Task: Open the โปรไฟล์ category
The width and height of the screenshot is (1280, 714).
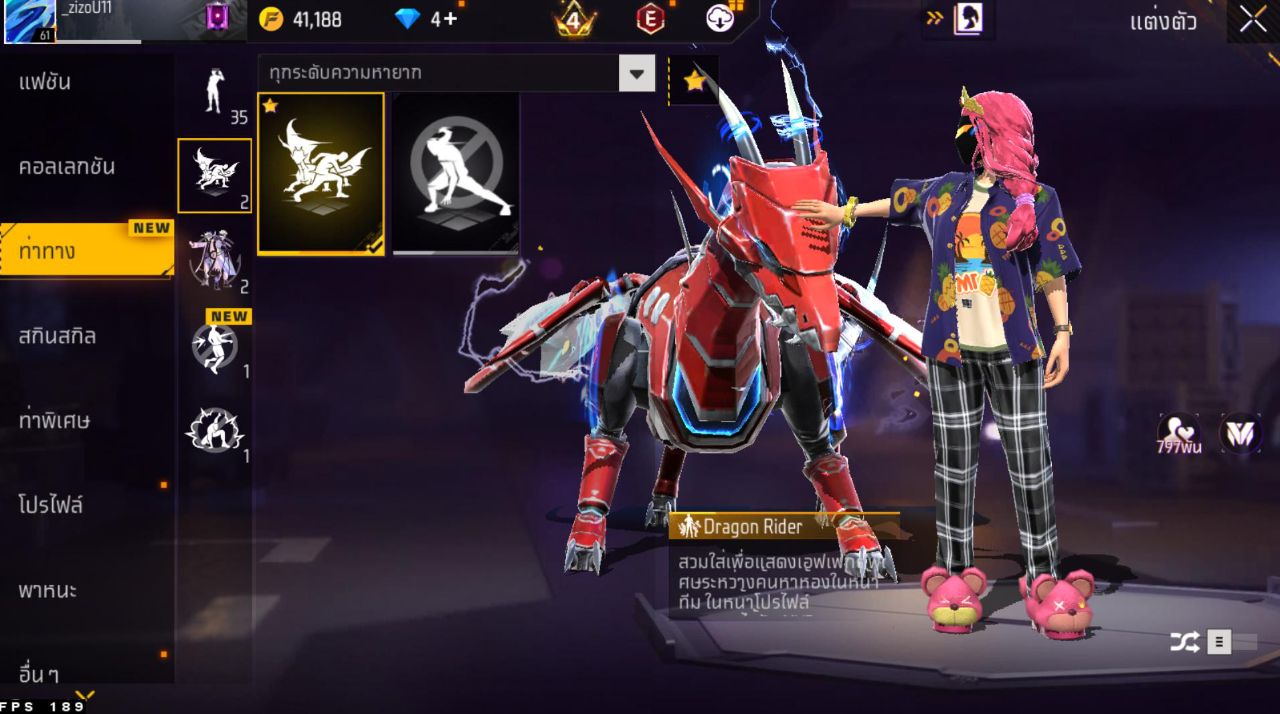Action: point(50,505)
